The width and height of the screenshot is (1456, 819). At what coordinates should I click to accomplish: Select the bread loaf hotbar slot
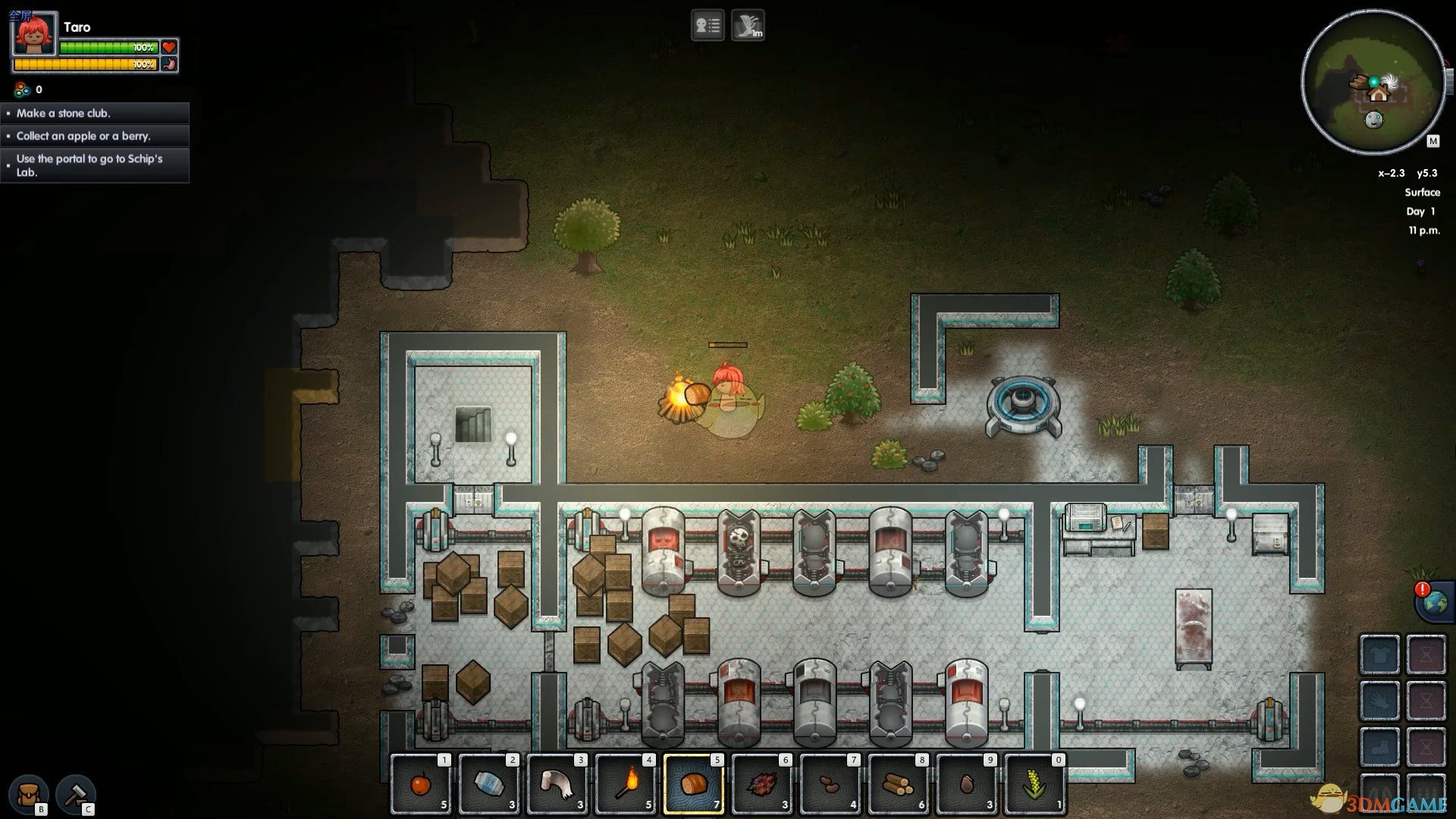click(693, 783)
